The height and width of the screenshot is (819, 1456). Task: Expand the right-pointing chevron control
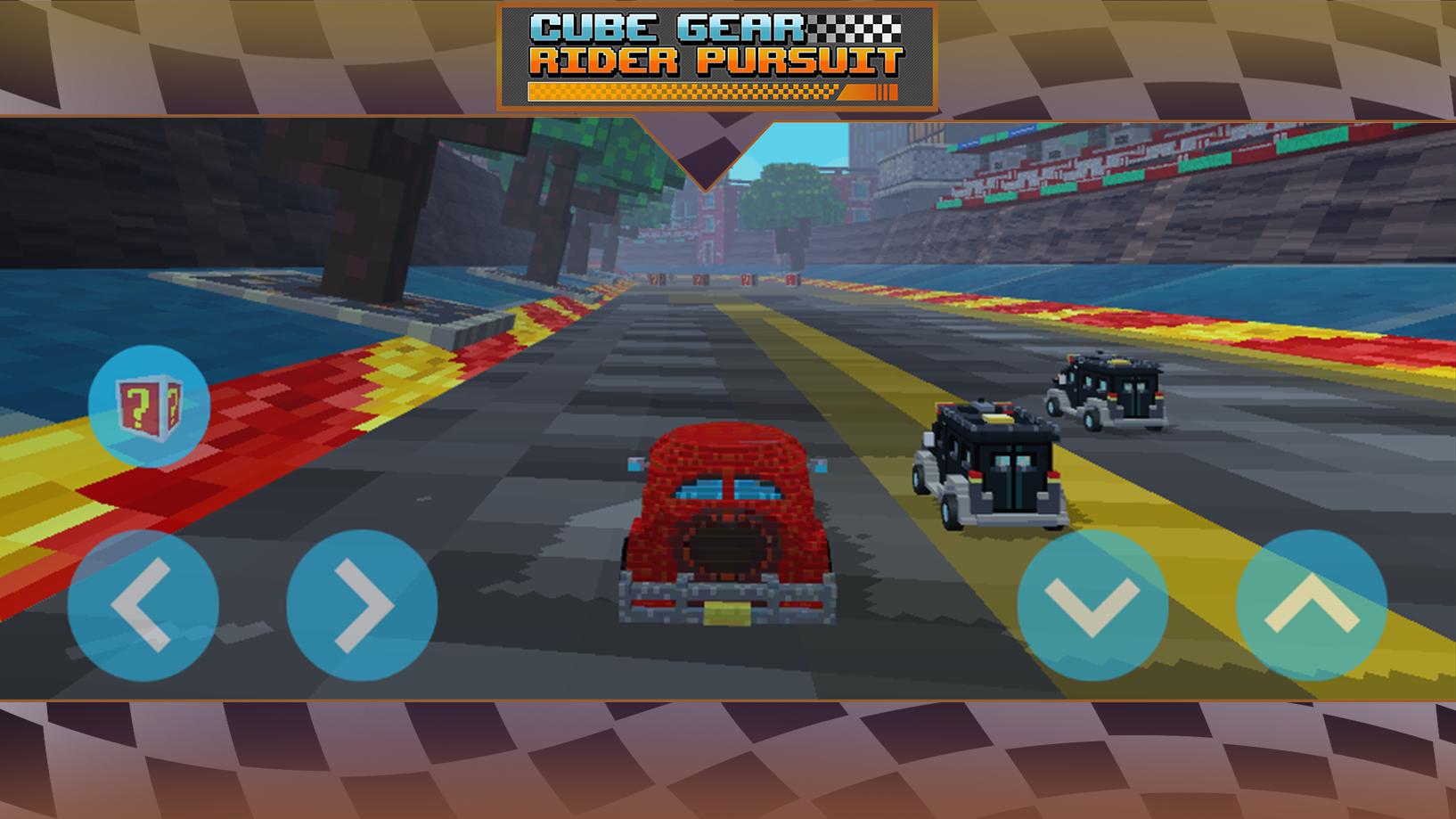tap(361, 603)
